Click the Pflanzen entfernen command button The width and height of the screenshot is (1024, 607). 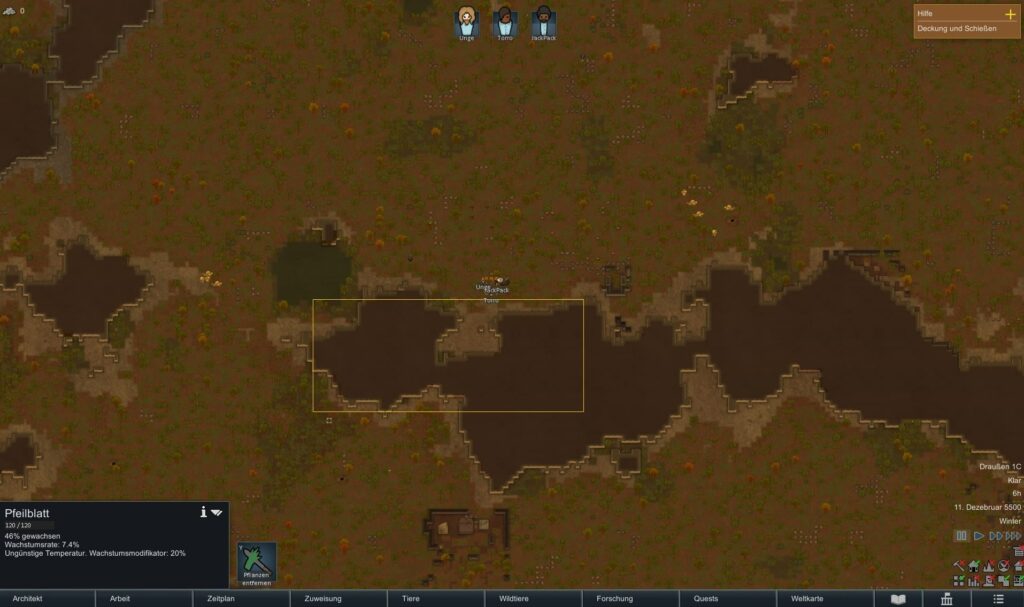[x=256, y=564]
